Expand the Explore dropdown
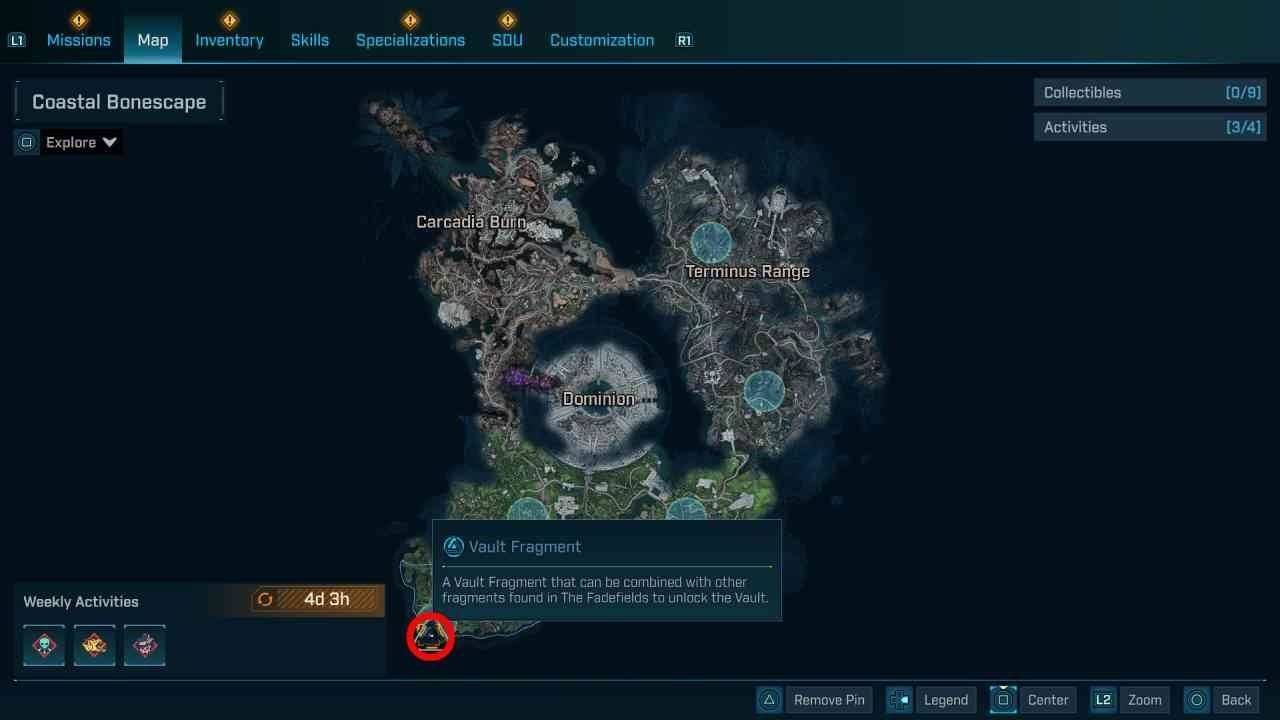This screenshot has width=1280, height=720. (81, 142)
